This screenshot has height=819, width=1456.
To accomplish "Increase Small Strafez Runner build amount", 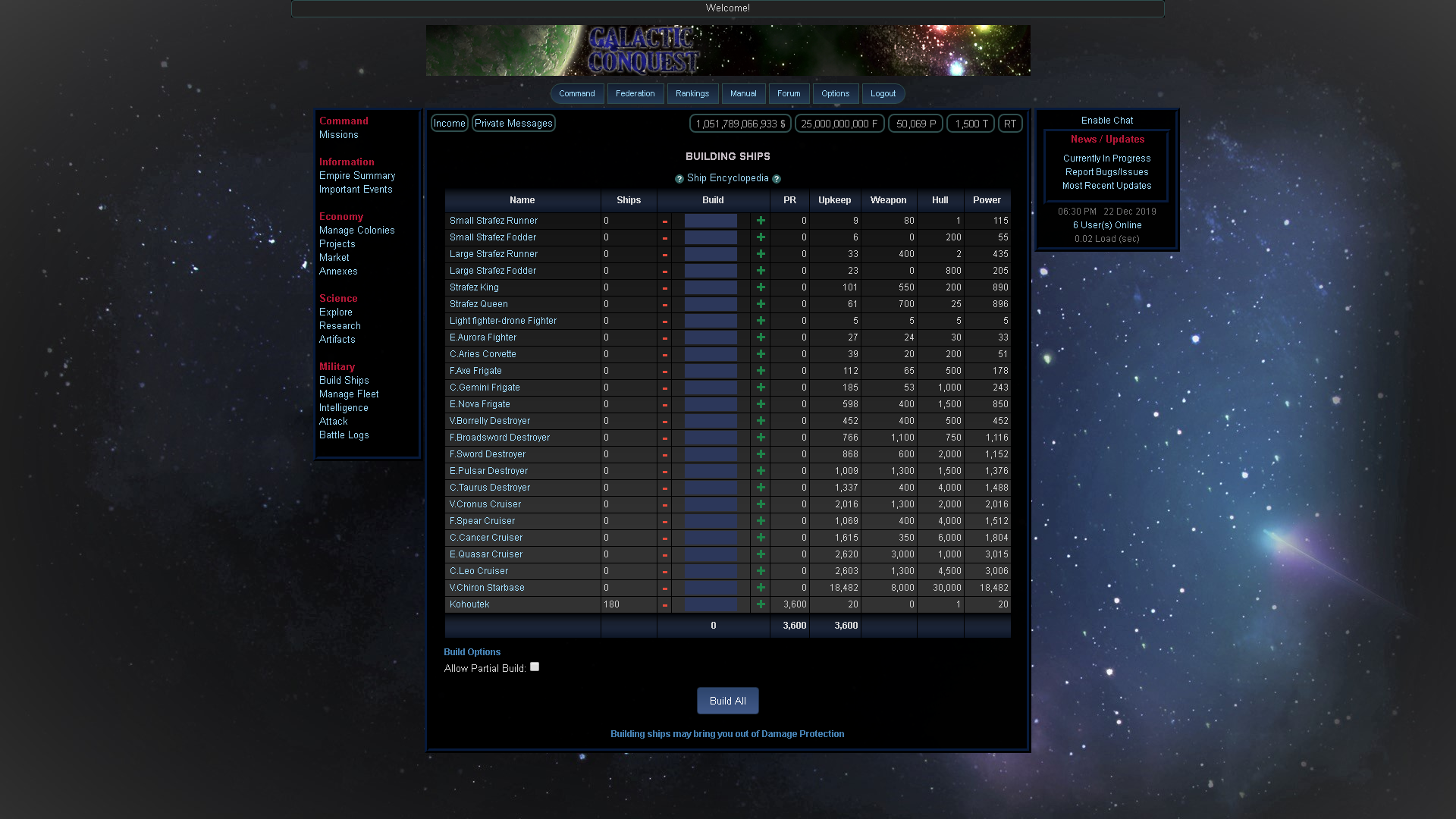I will [761, 220].
